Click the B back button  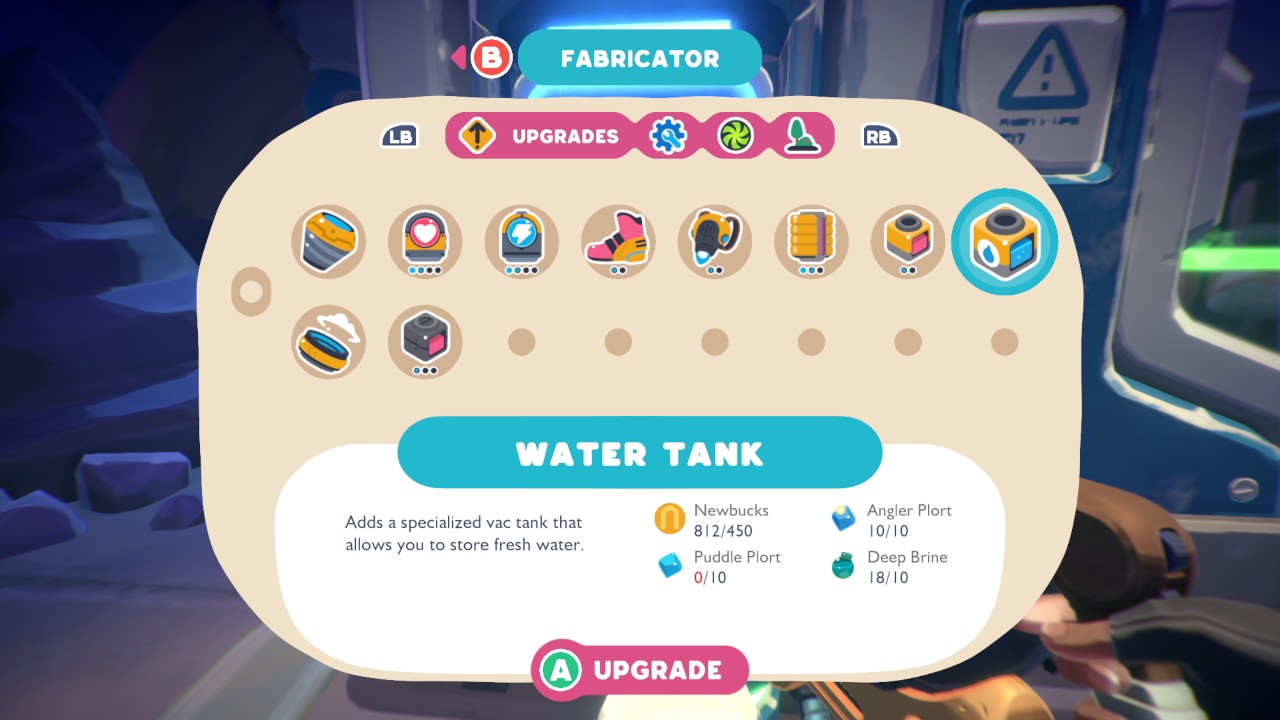coord(489,58)
